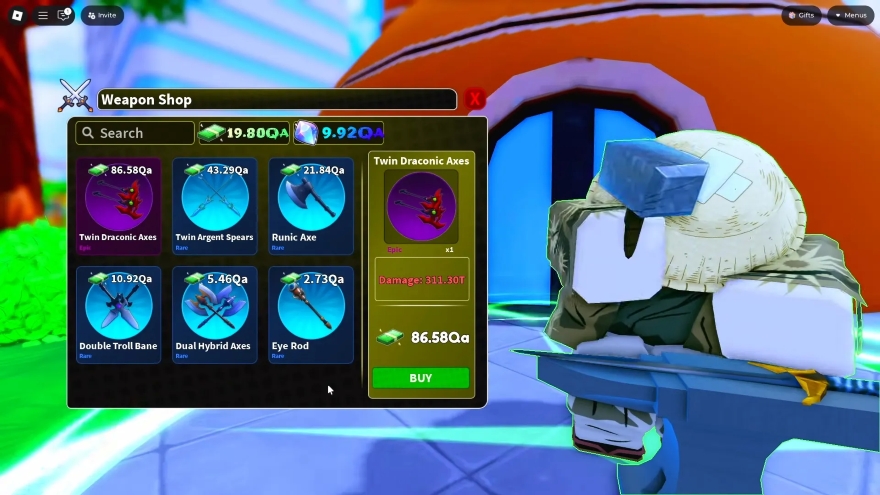This screenshot has height=495, width=880.
Task: Open the Gifts panel
Action: click(801, 16)
